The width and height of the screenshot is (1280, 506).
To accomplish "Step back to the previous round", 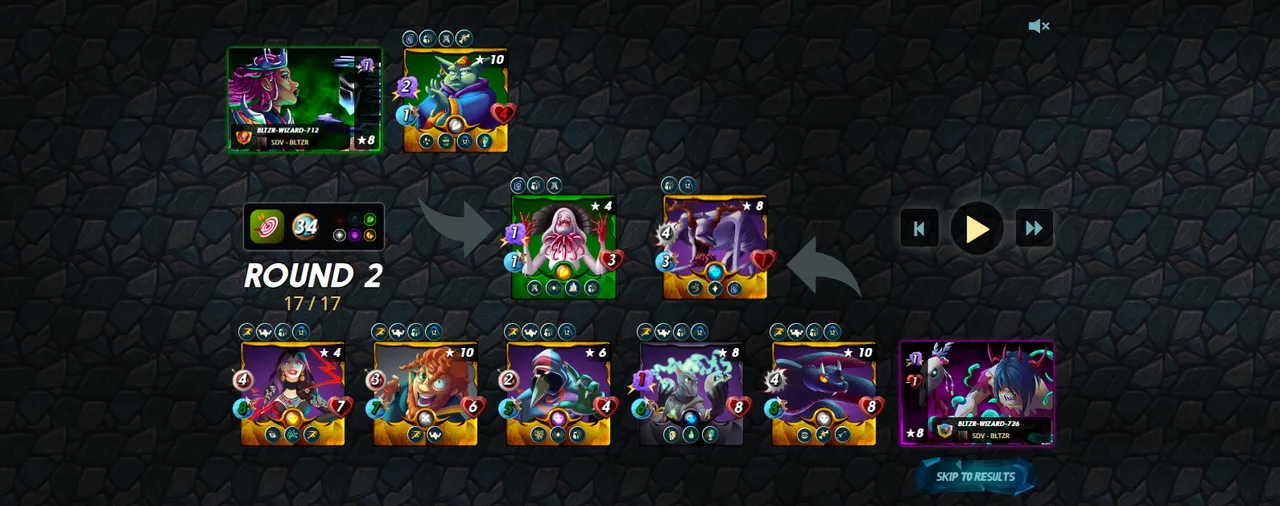I will [919, 228].
